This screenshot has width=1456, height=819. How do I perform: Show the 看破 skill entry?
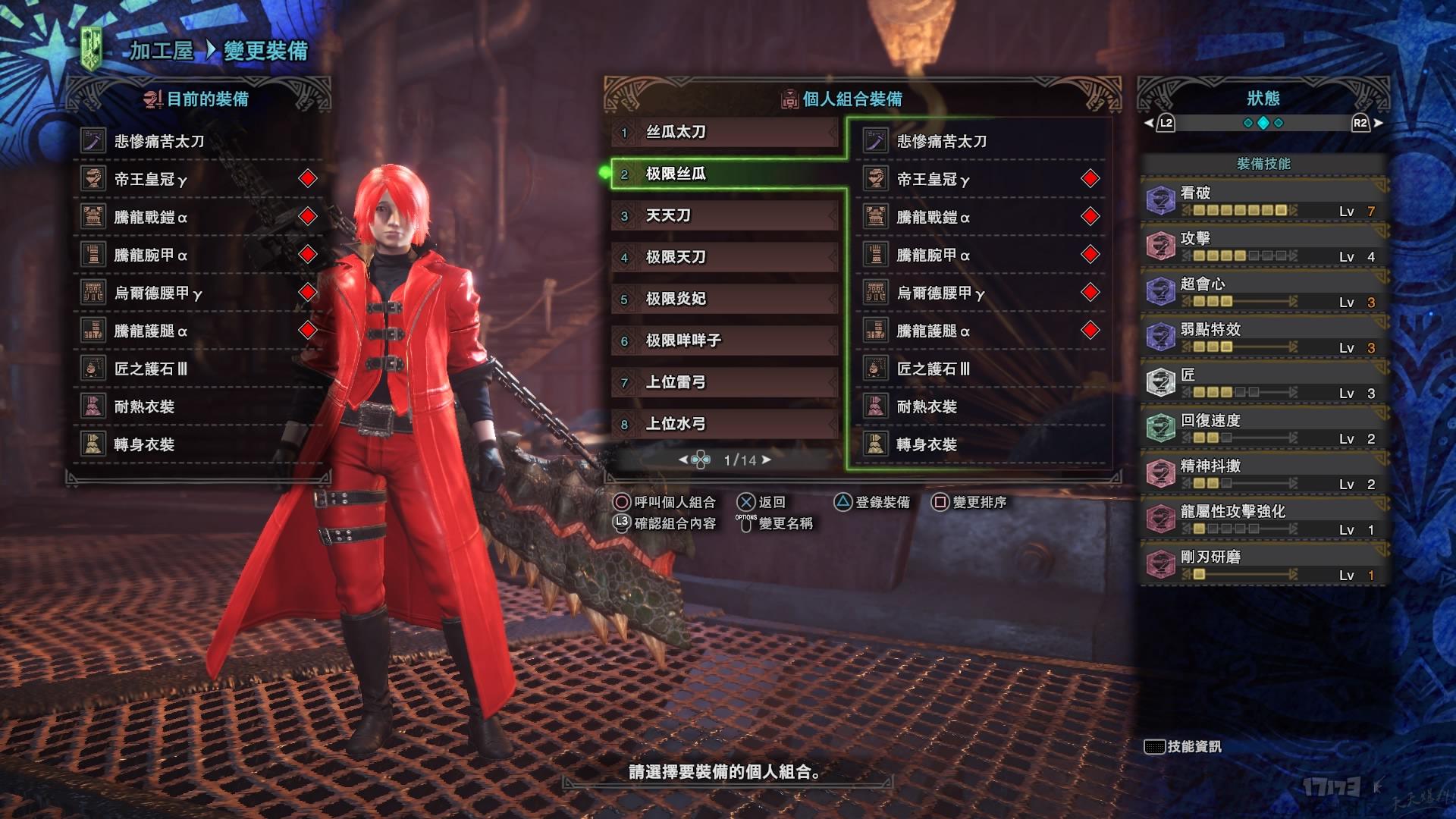pyautogui.click(x=1263, y=201)
